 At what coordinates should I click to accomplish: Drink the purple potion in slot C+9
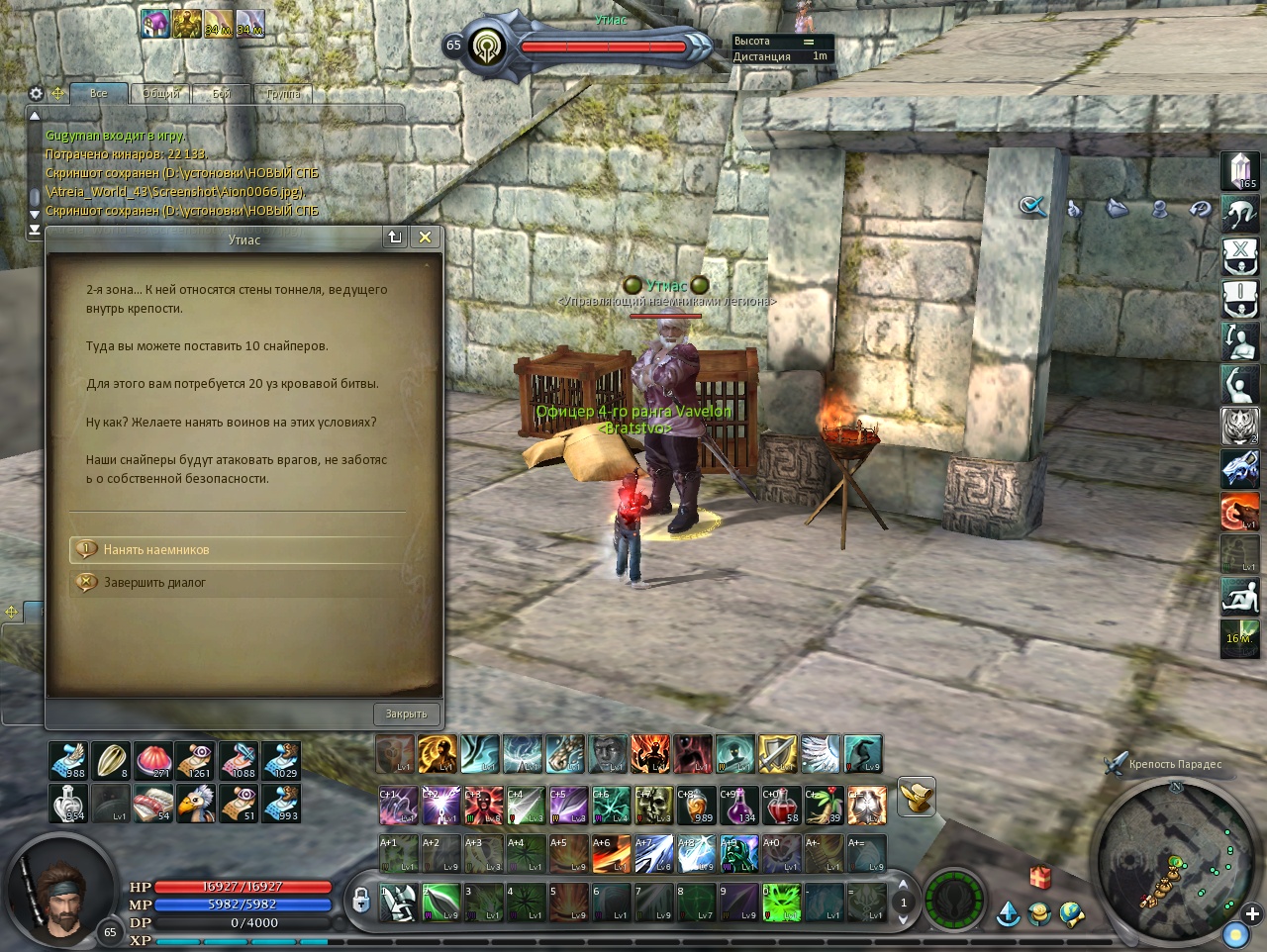(738, 806)
